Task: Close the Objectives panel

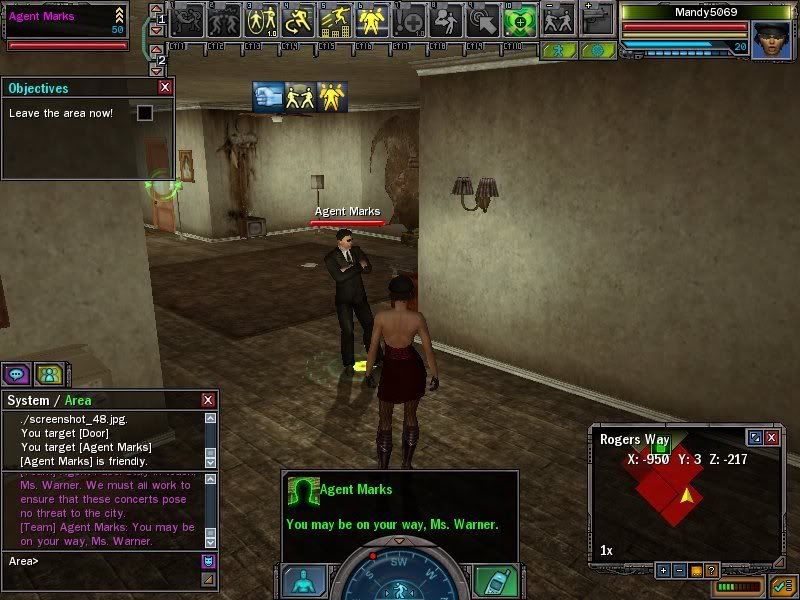Action: pos(165,88)
